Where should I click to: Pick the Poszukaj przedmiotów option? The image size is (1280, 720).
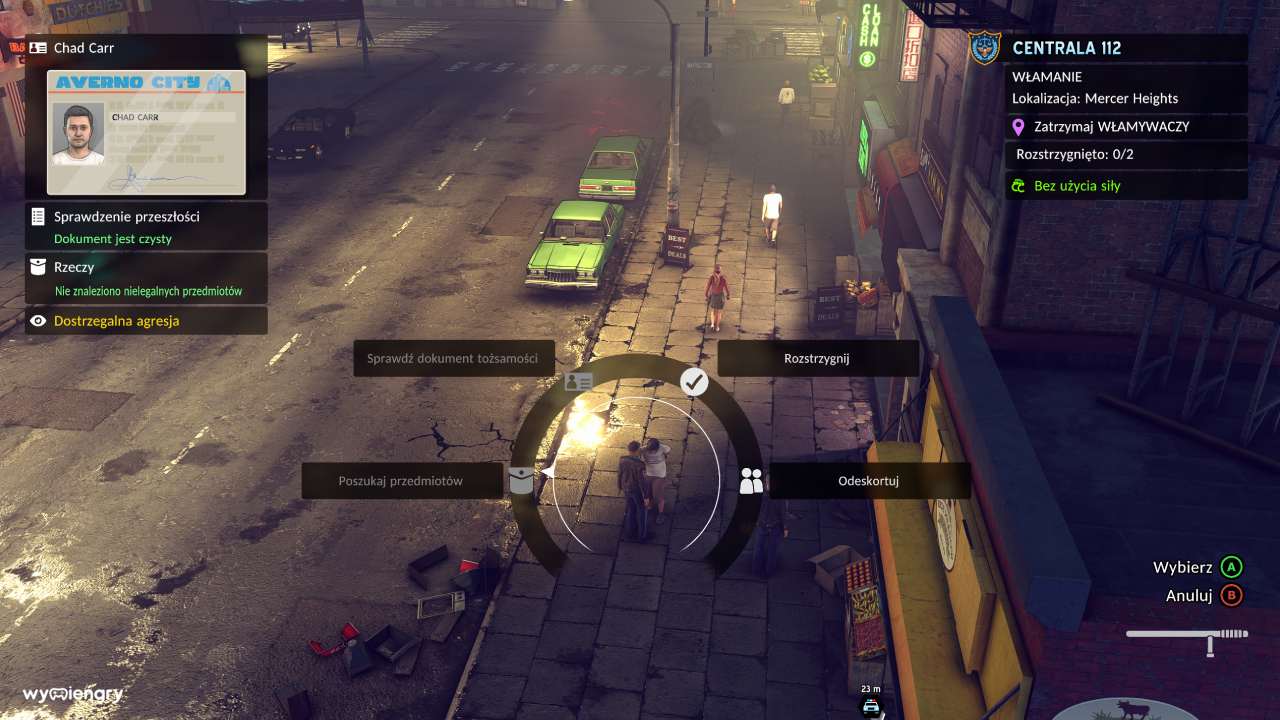click(401, 481)
